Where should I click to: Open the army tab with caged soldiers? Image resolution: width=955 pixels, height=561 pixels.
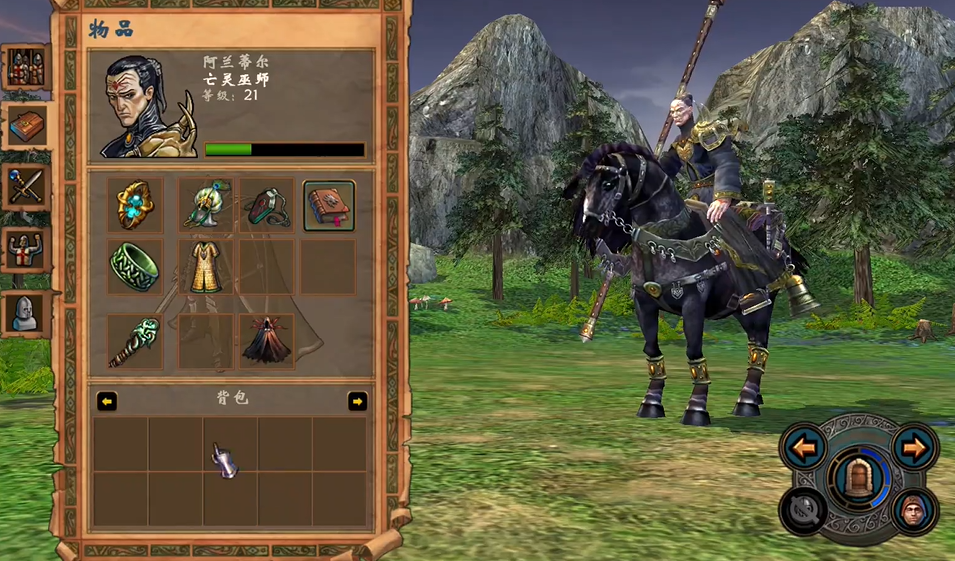coord(22,68)
